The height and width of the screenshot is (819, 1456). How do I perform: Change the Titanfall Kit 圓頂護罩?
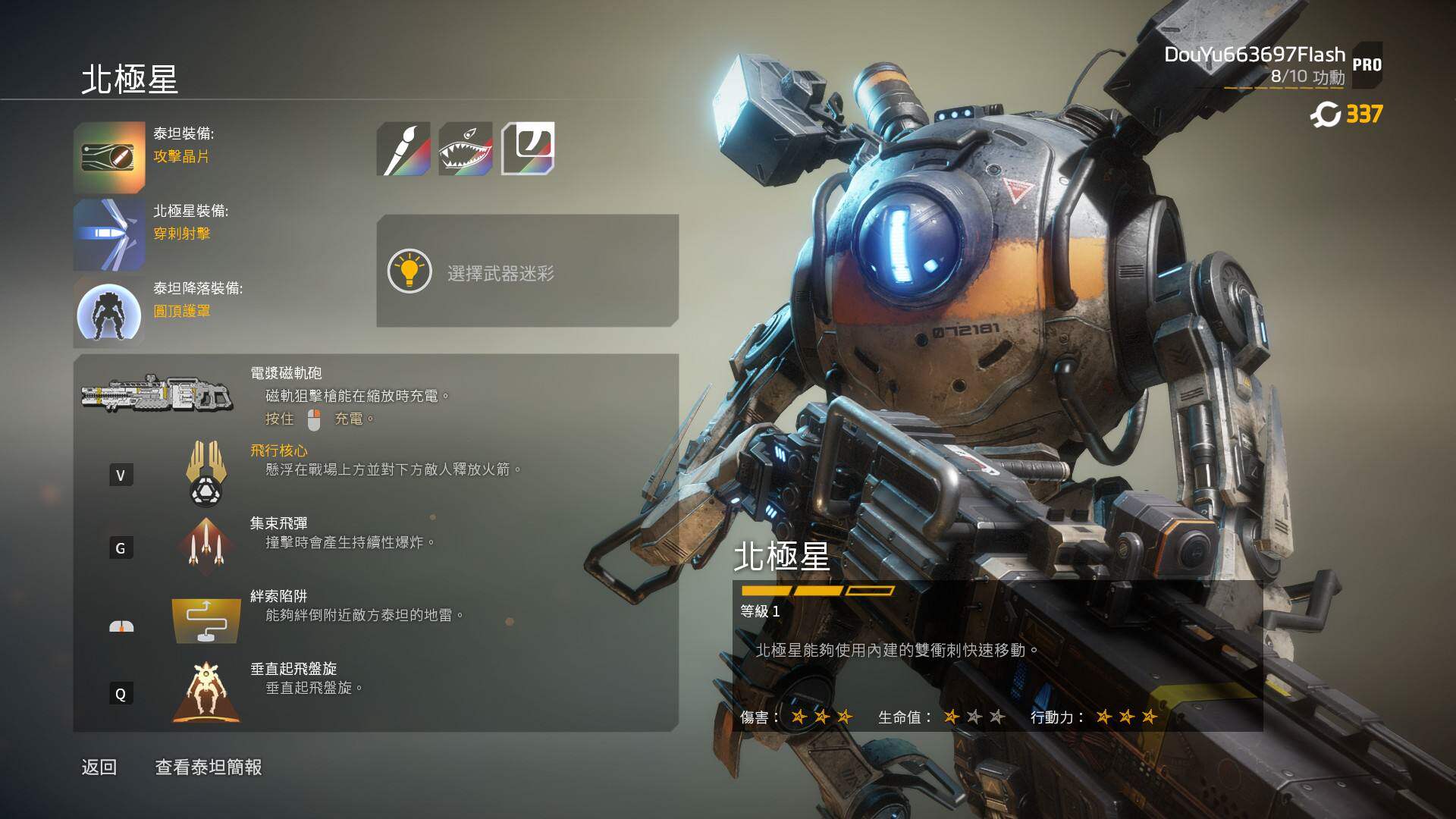coord(110,312)
